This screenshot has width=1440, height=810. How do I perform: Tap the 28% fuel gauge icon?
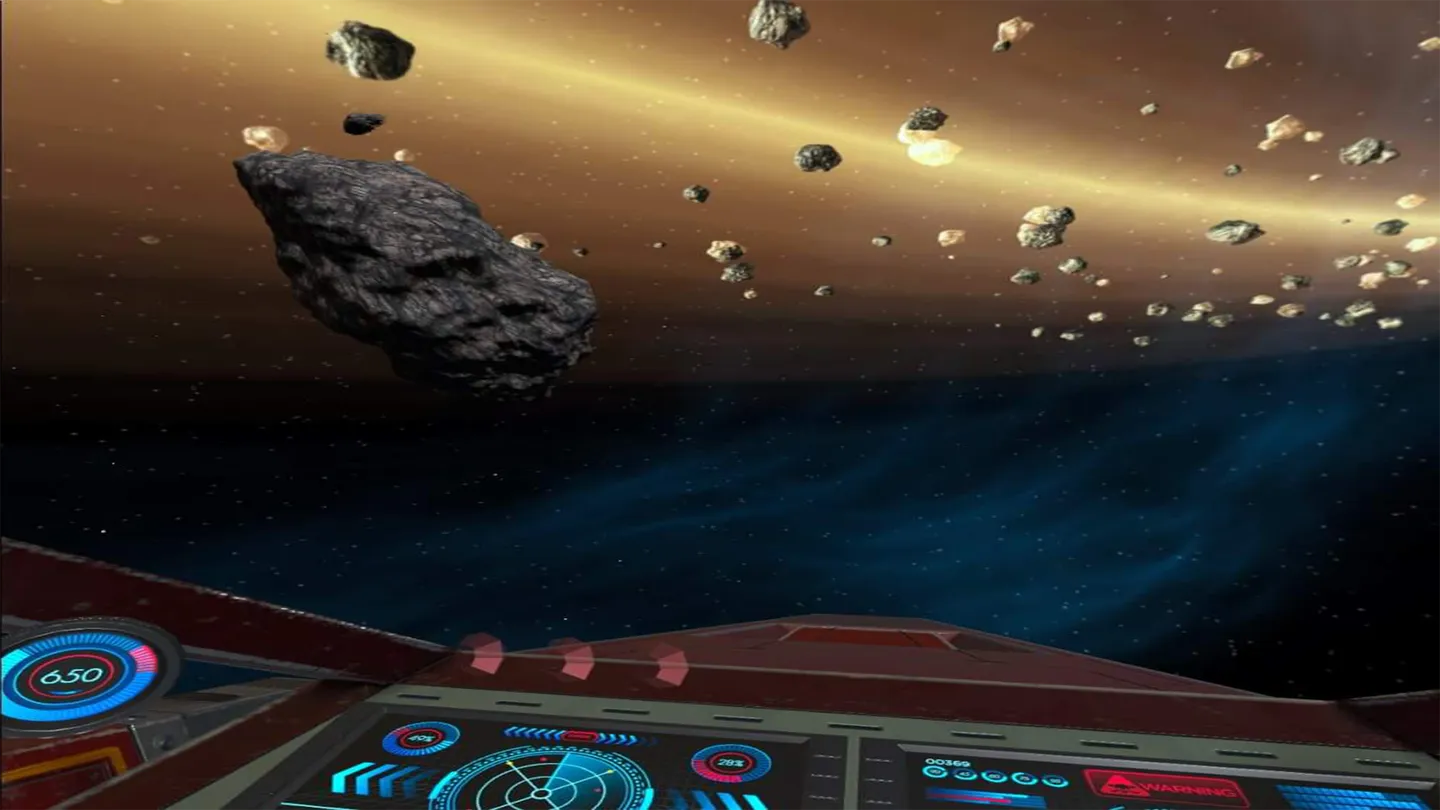point(731,763)
